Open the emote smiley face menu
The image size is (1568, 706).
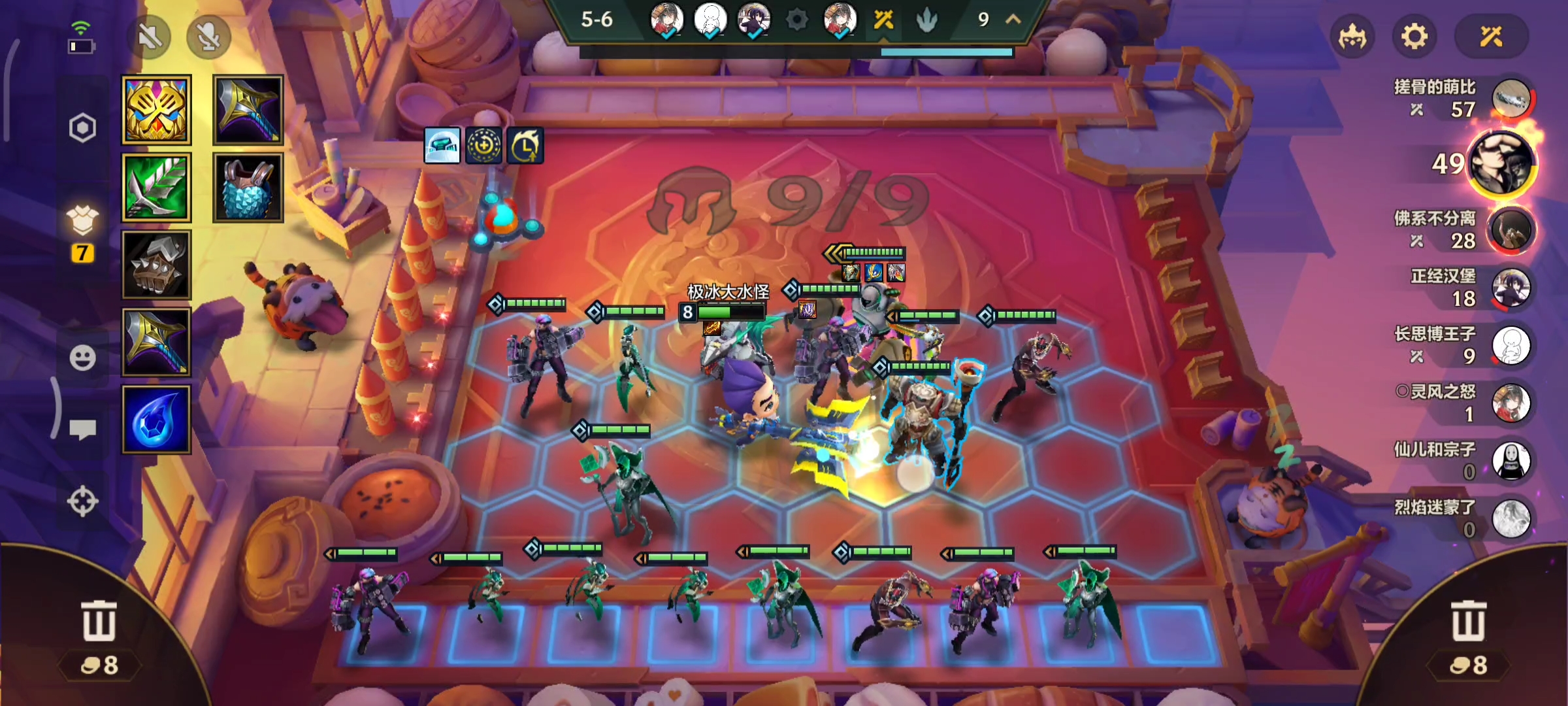(x=82, y=358)
